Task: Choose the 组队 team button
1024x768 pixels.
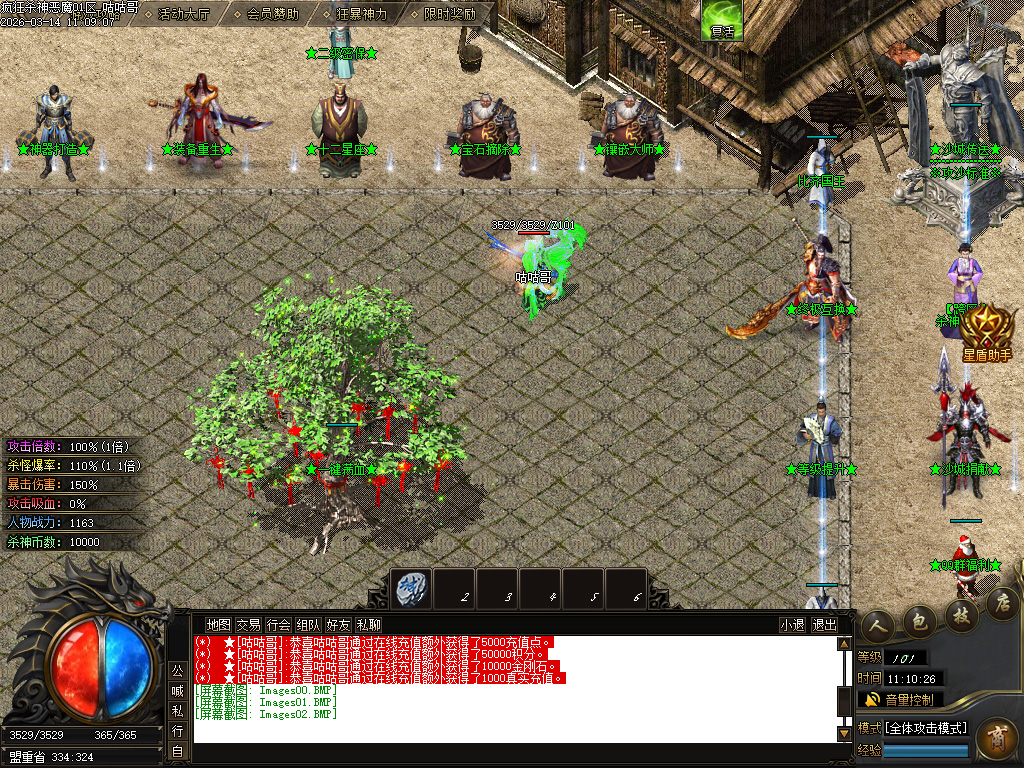Action: [x=309, y=625]
